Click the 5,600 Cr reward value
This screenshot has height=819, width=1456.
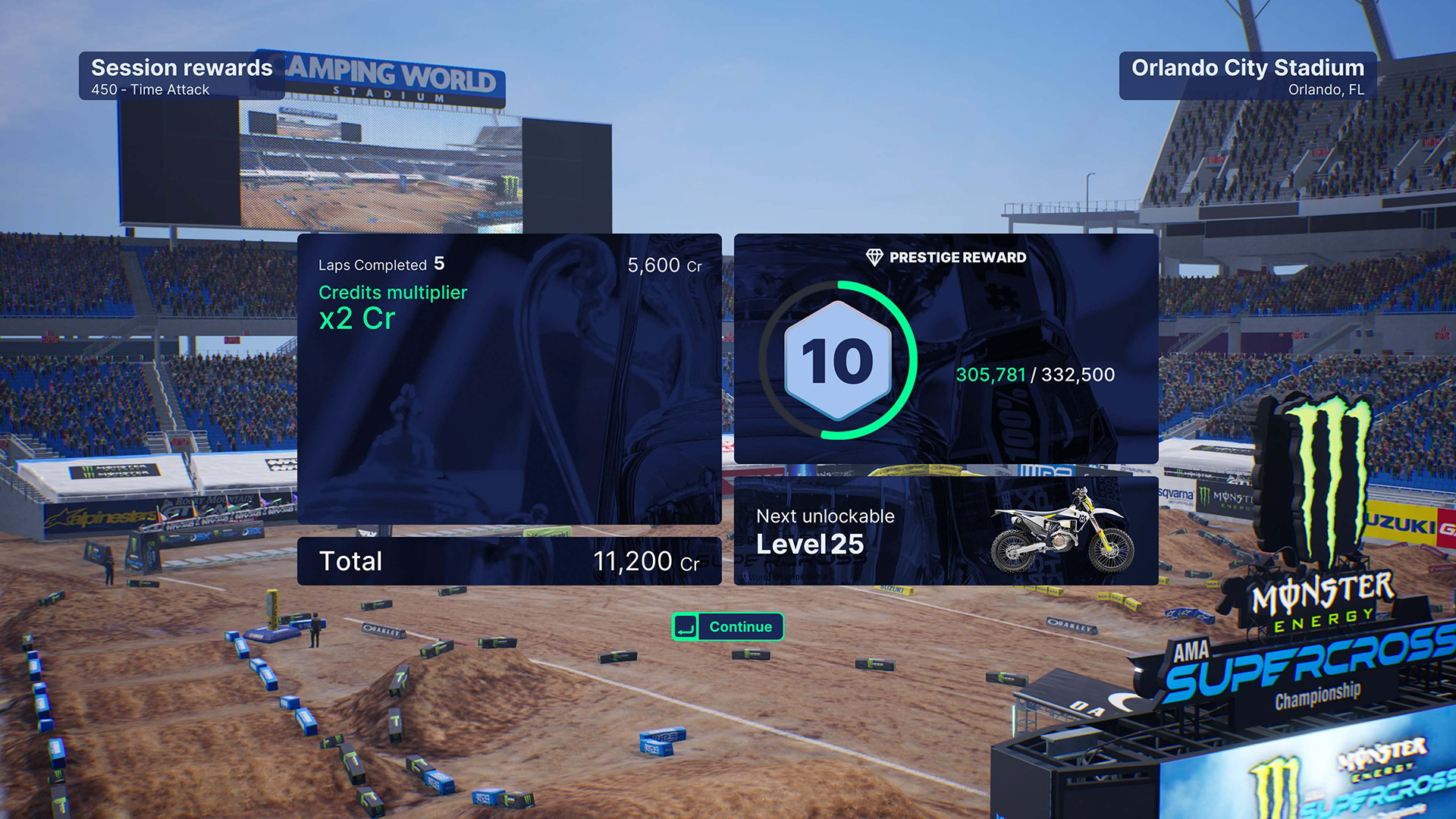[x=664, y=265]
